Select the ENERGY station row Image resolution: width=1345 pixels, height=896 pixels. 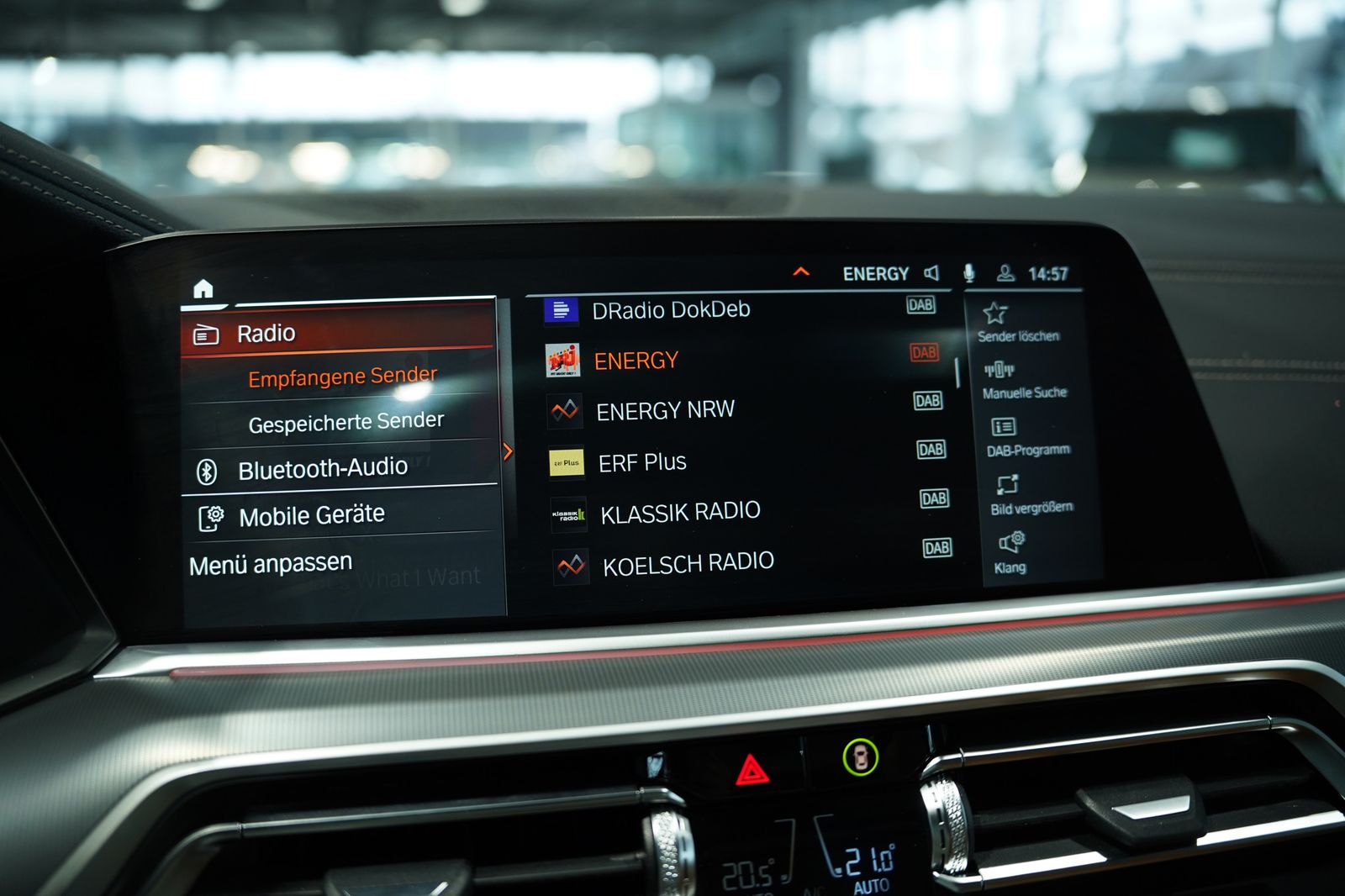(636, 361)
